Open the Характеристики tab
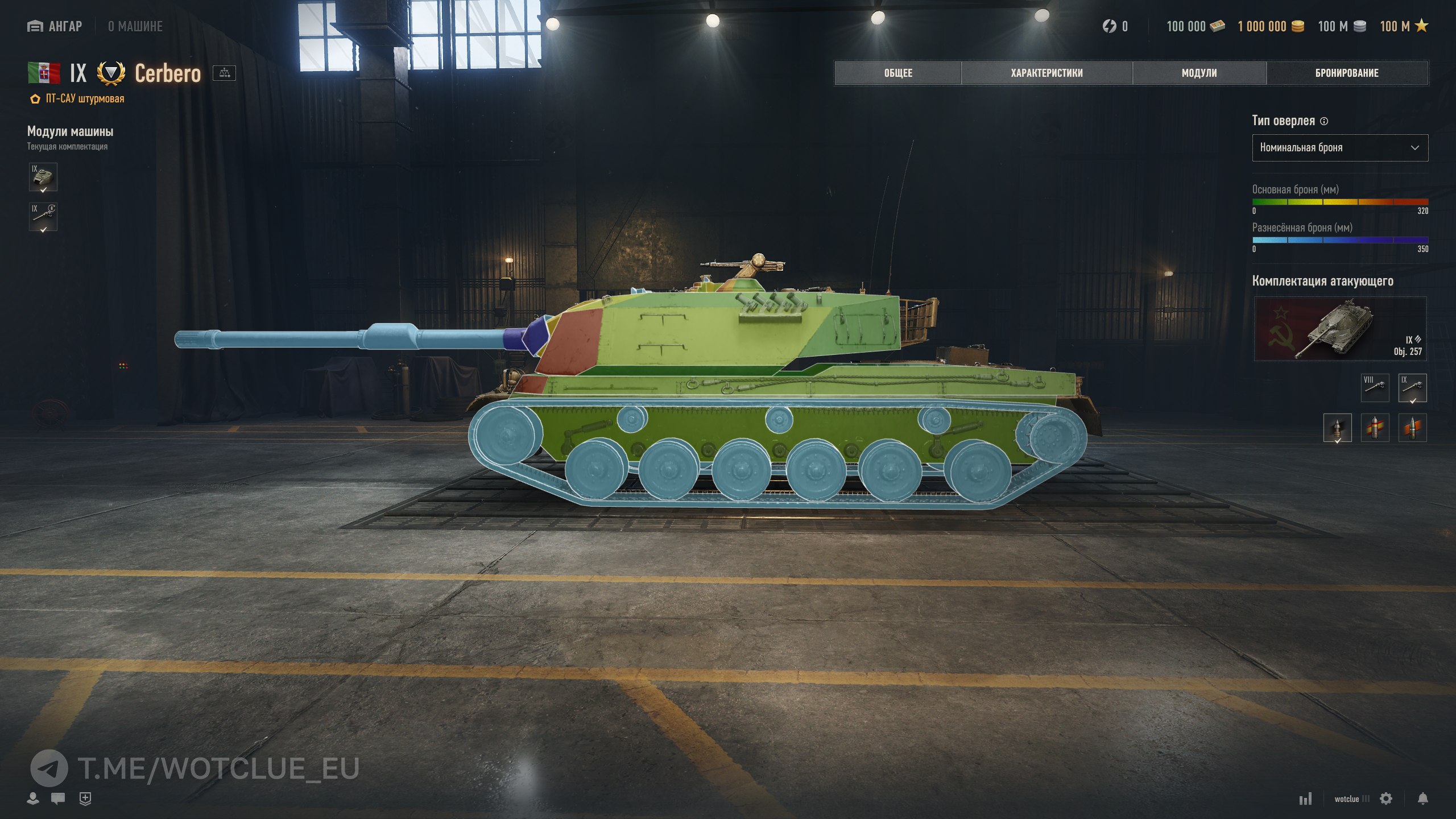Image resolution: width=1456 pixels, height=819 pixels. pos(1046,73)
